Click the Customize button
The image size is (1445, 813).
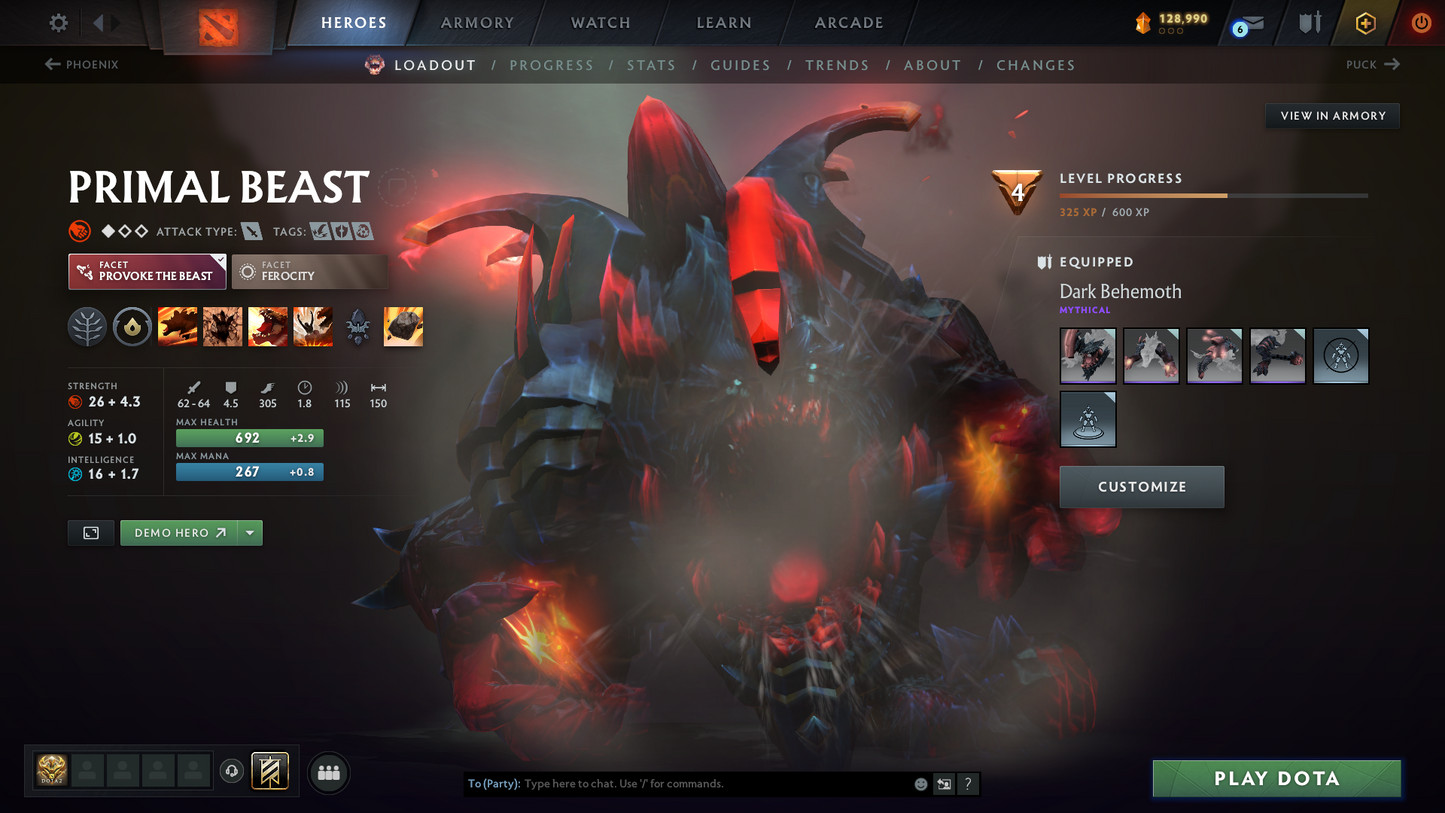point(1141,487)
